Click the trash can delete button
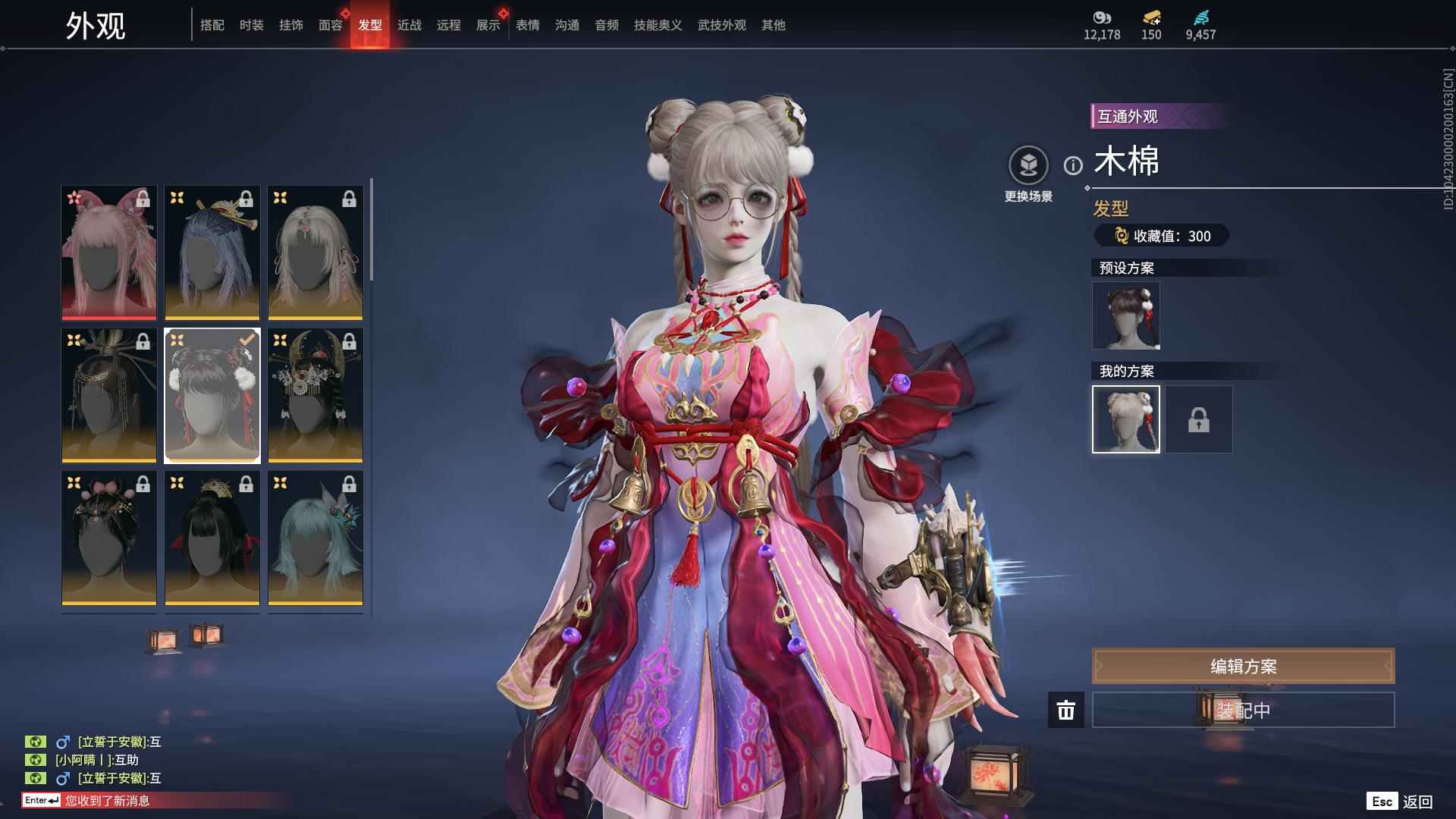1456x819 pixels. point(1066,711)
